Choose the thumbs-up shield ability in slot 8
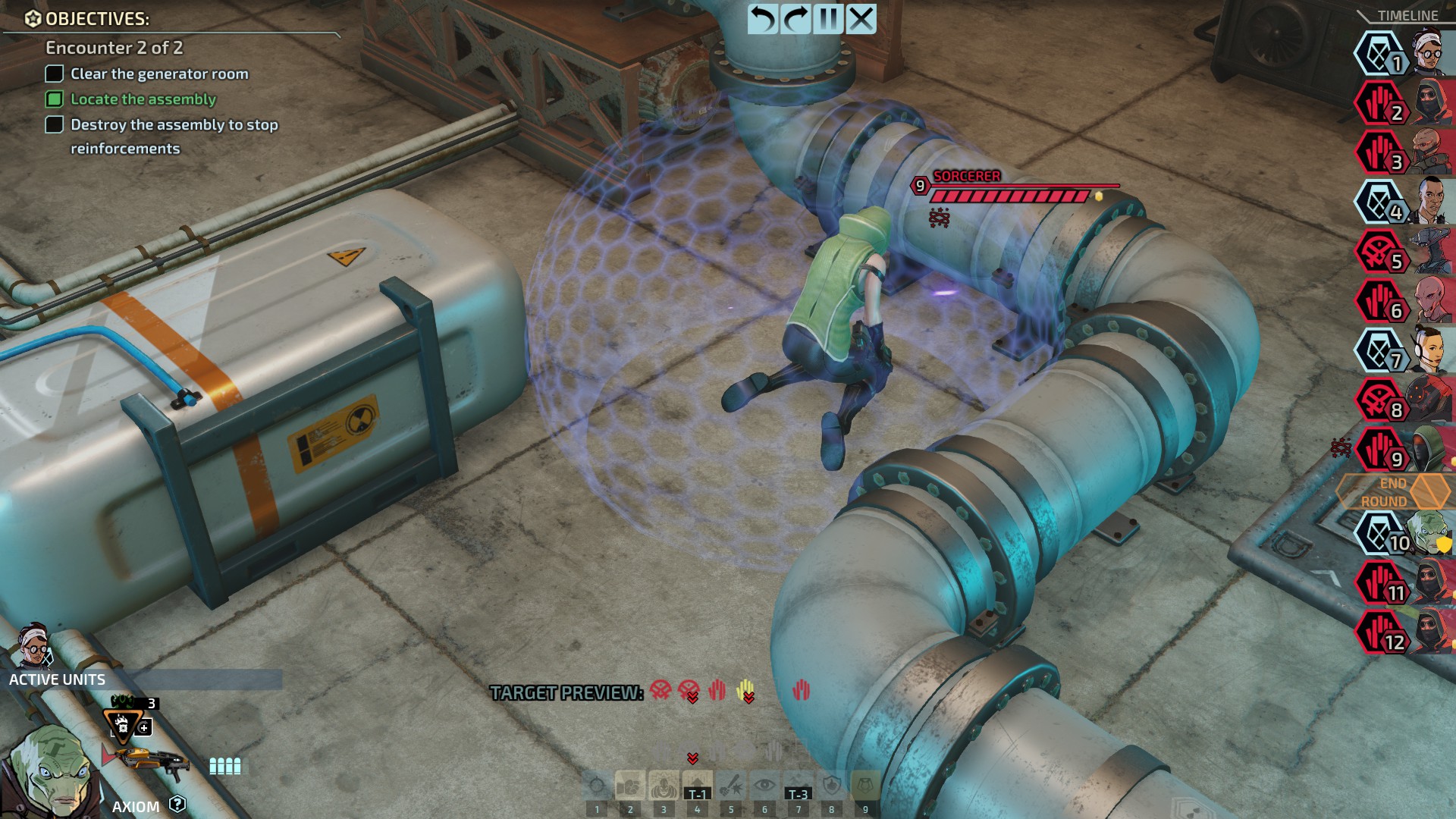This screenshot has width=1456, height=819. click(832, 786)
